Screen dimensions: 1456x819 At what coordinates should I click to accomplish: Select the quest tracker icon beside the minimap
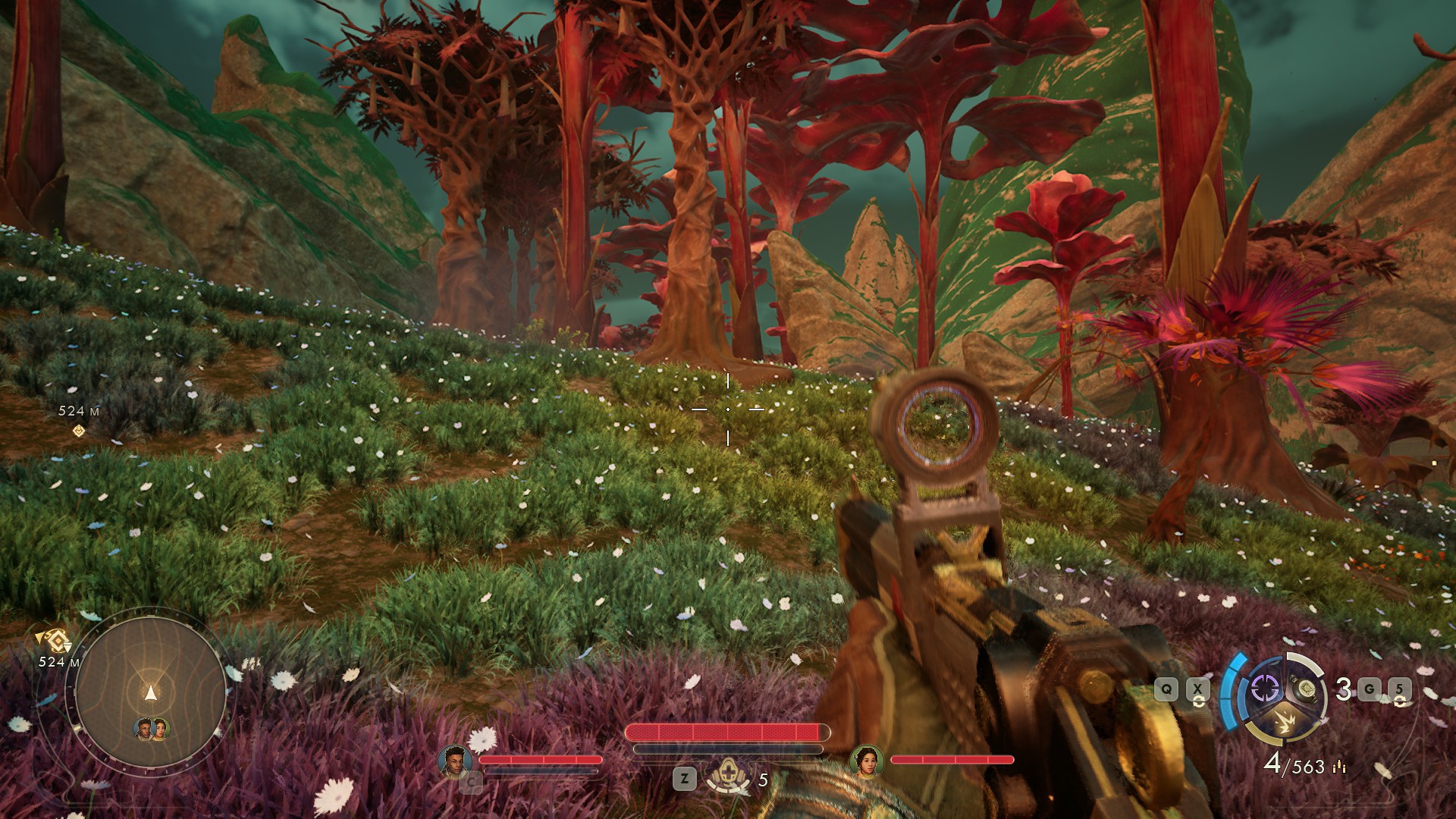(55, 639)
